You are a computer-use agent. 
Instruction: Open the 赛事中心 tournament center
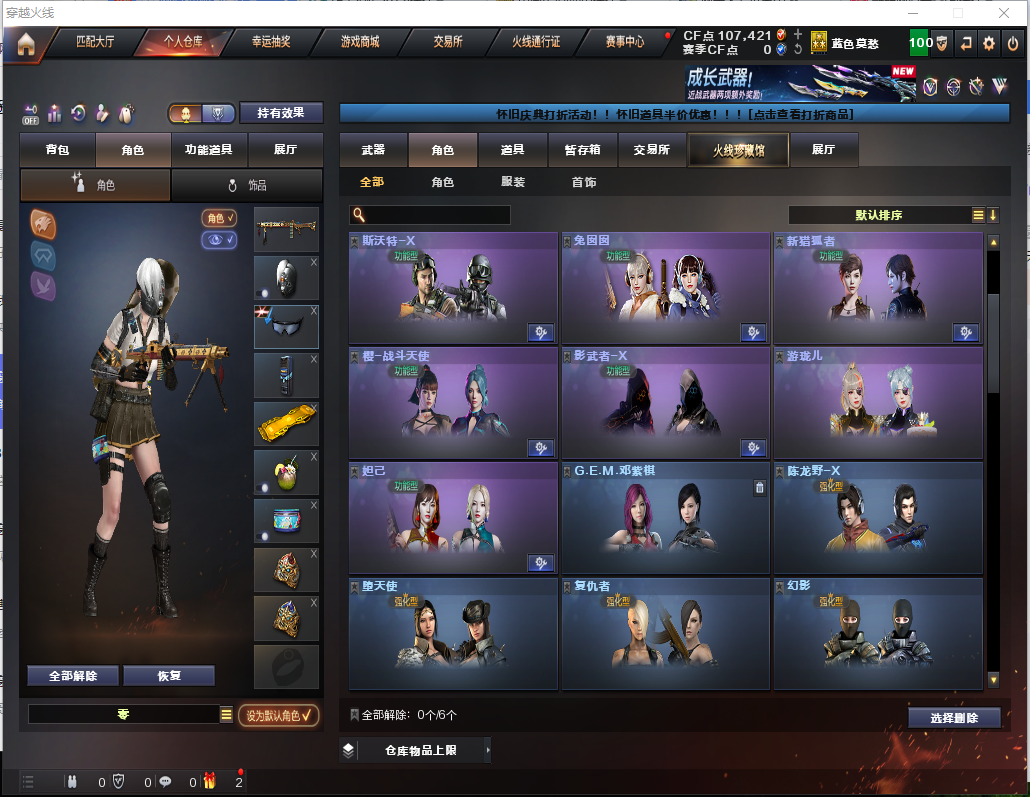coord(625,42)
